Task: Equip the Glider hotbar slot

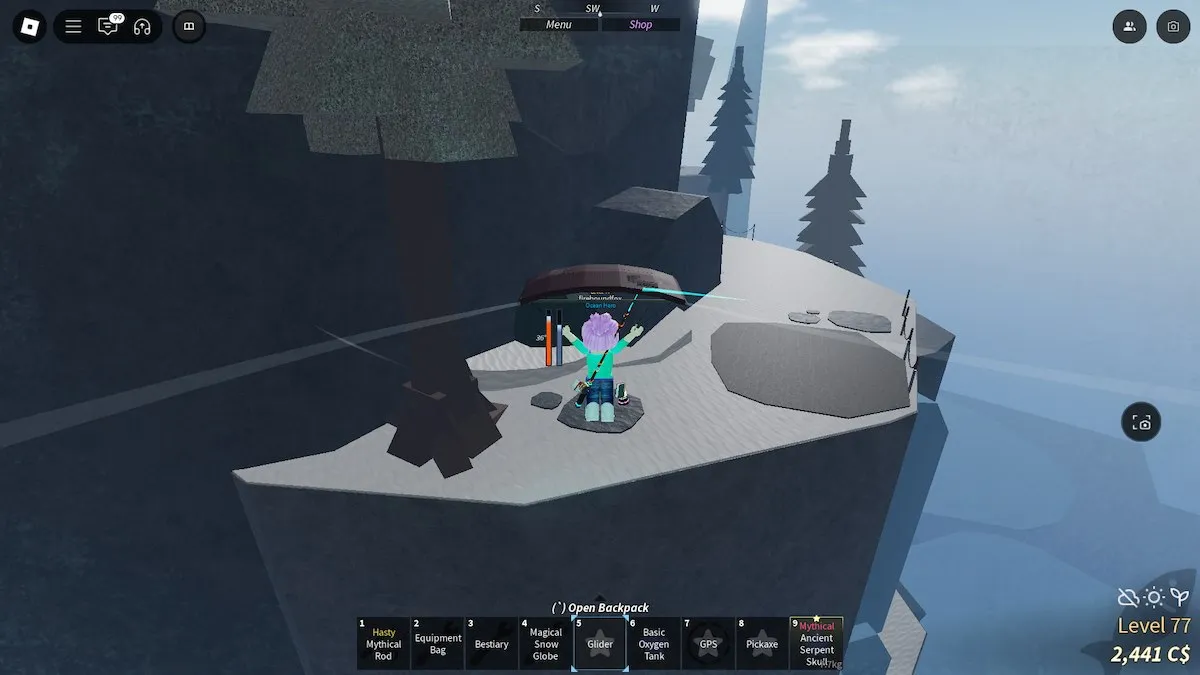Action: point(600,644)
